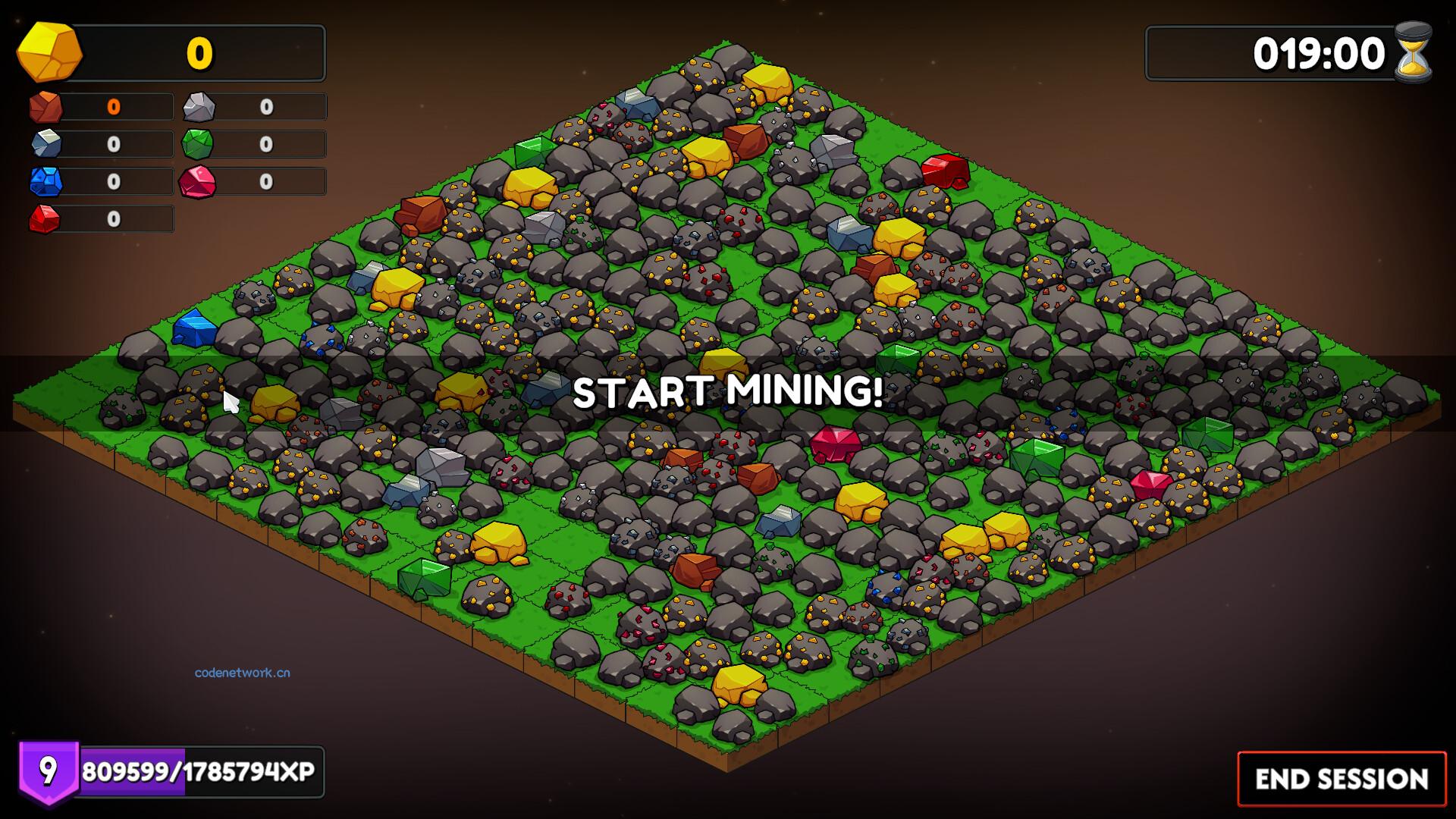Click the red gem resource icon
Screen dimensions: 1456x819
pyautogui.click(x=45, y=219)
